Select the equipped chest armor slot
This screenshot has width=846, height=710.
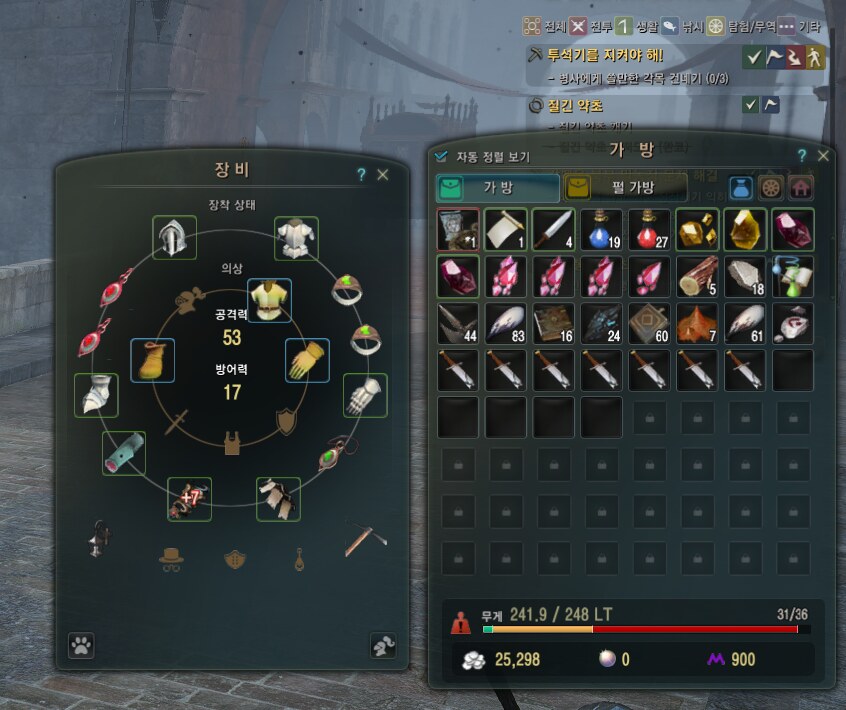pos(296,238)
